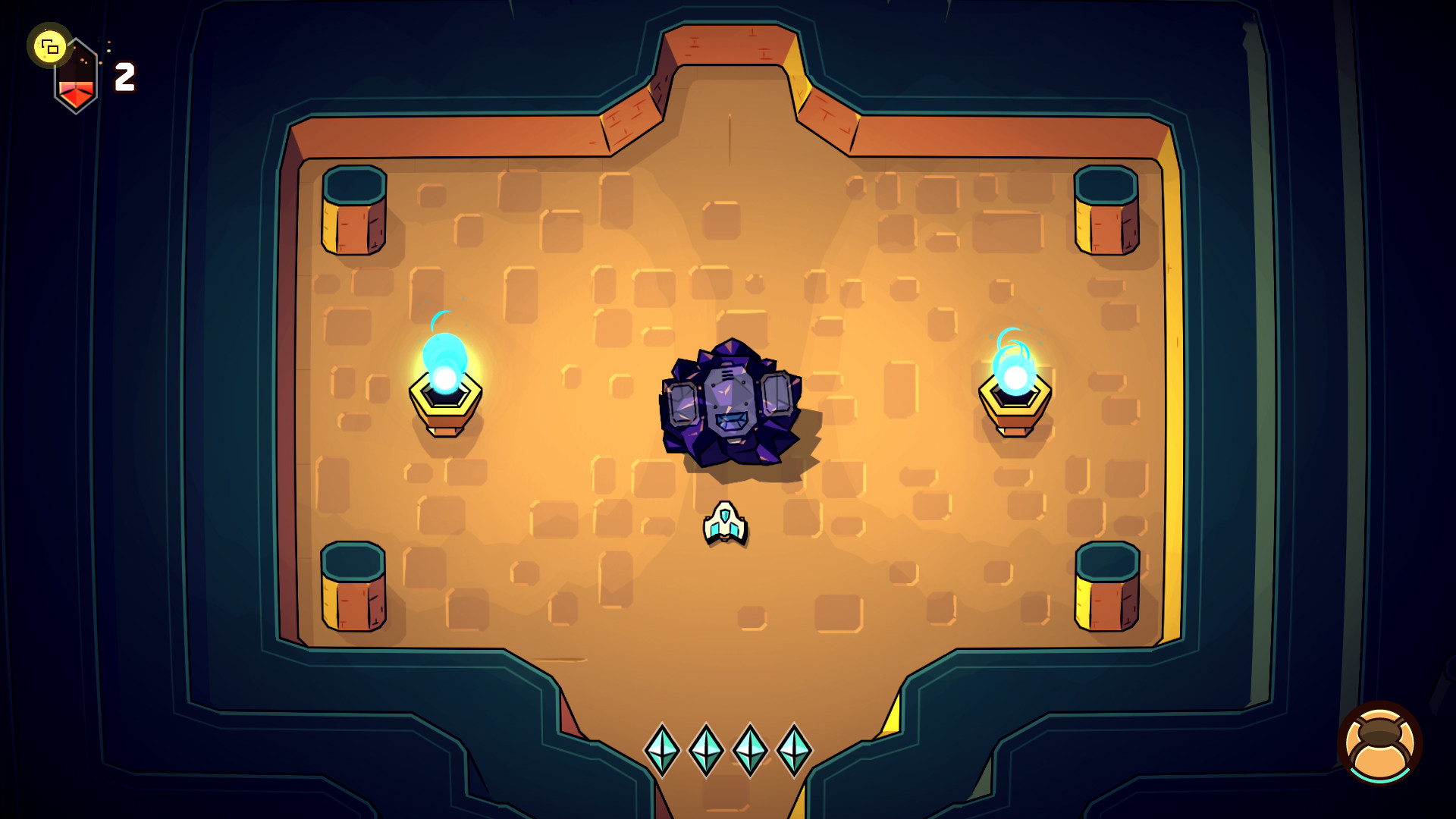This screenshot has height=819, width=1456.
Task: Click the yellow coin currency icon
Action: click(x=50, y=49)
